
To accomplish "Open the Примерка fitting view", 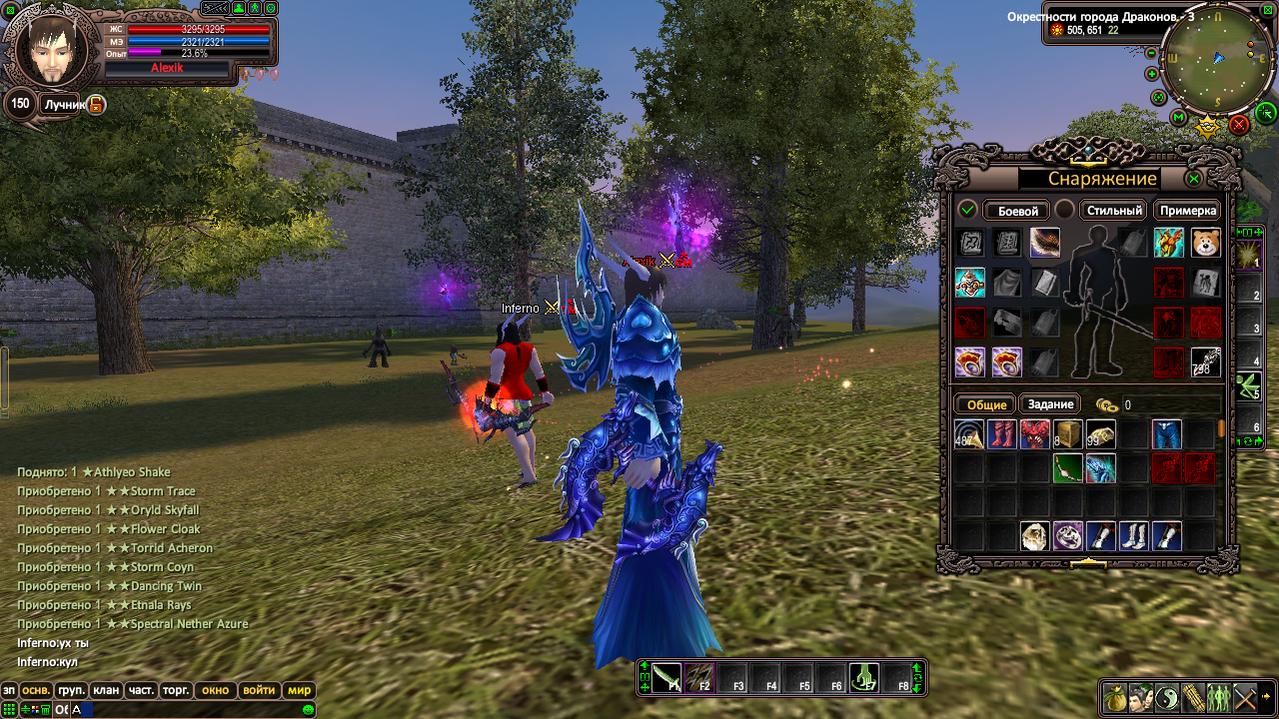I will 1188,211.
